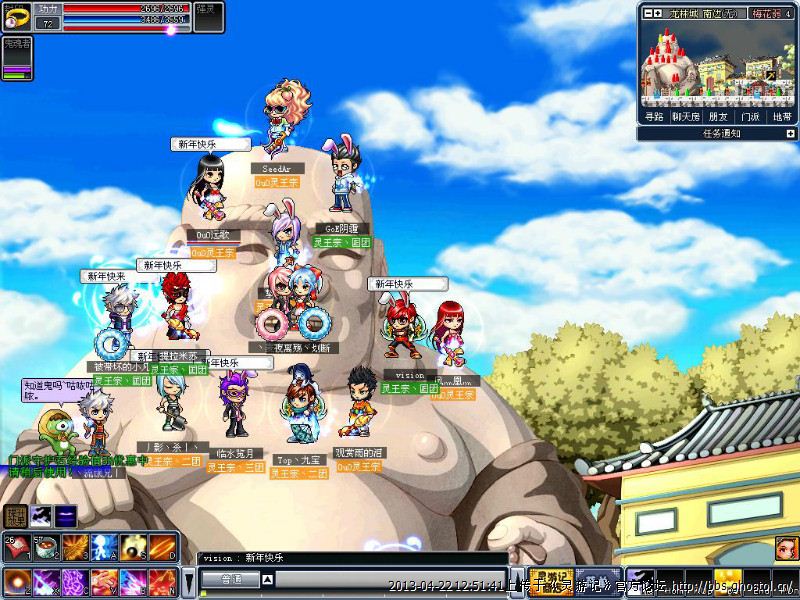Click the 普通 chat channel button
This screenshot has height=600, width=800.
[232, 579]
